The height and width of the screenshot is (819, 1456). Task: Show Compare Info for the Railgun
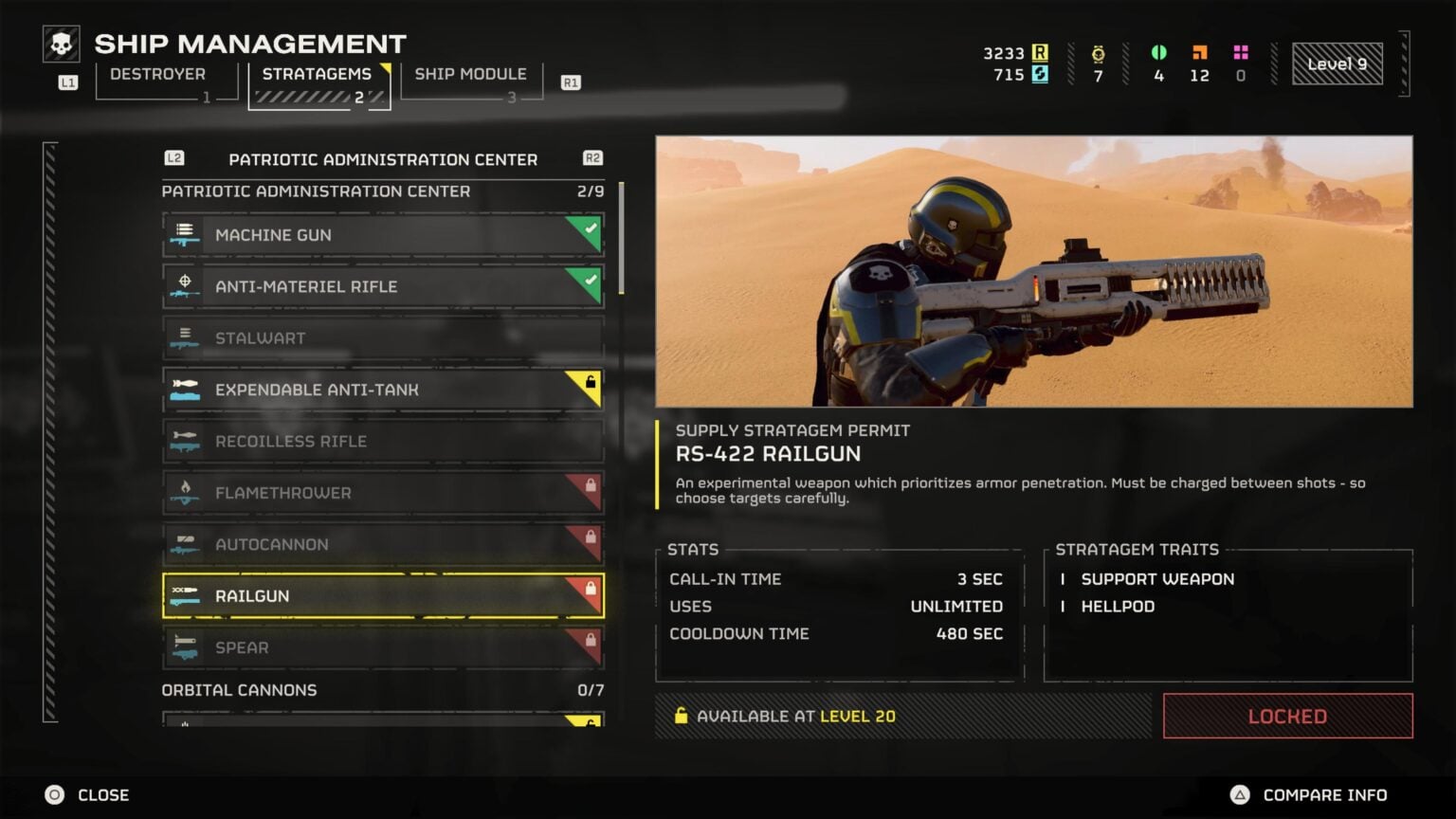tap(1309, 795)
